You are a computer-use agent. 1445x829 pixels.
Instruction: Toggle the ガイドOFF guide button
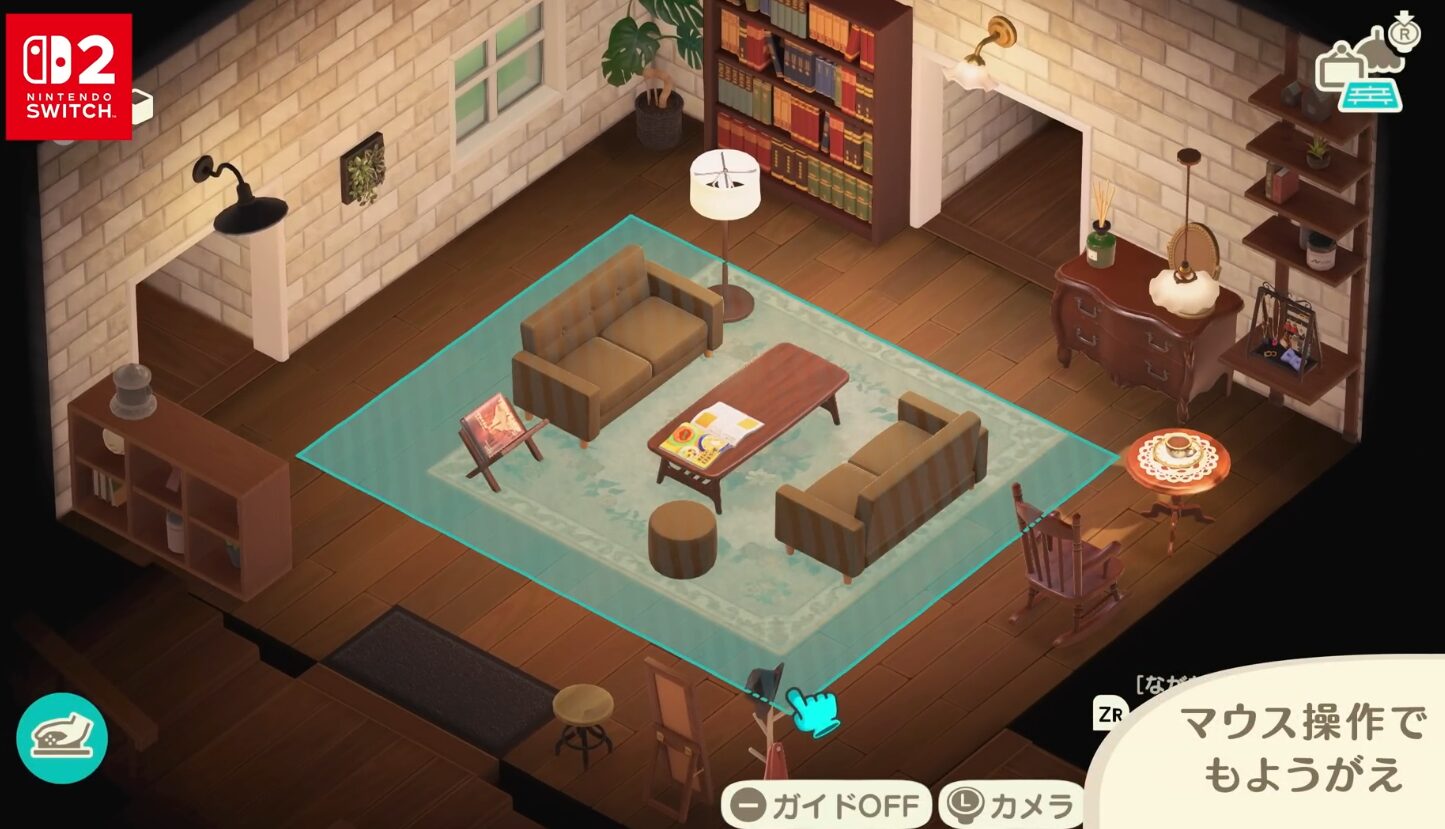pos(825,805)
